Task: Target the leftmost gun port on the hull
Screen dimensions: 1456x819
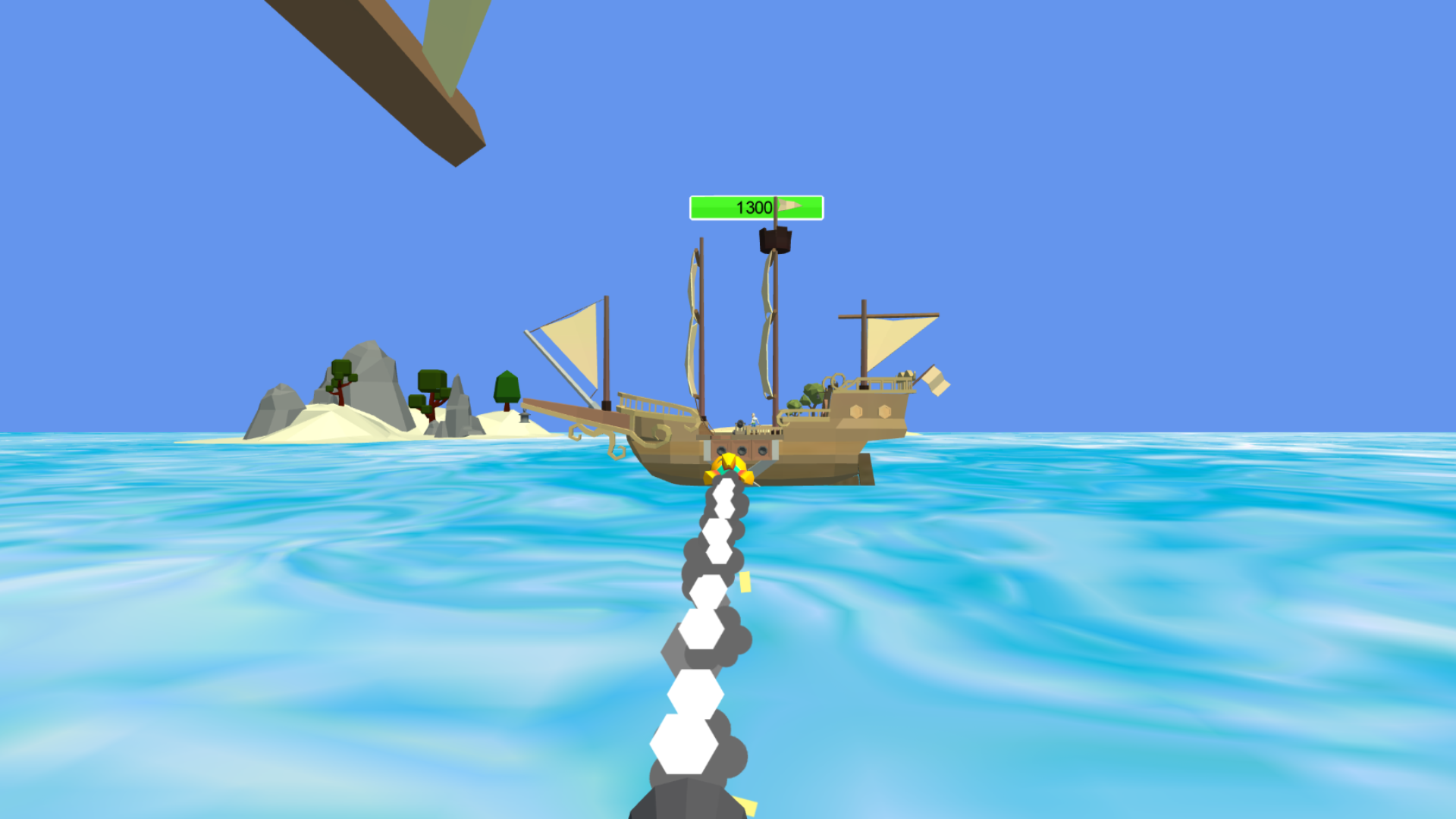Action: pos(720,450)
